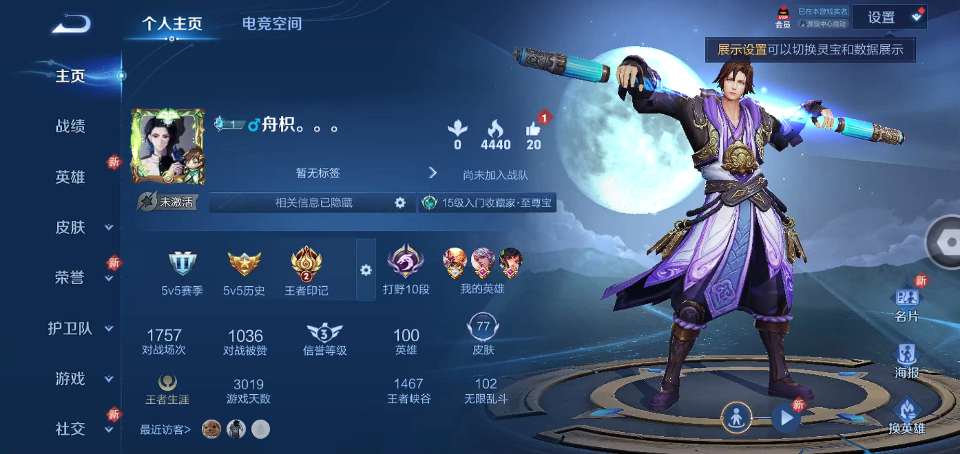960x454 pixels.
Task: Expand the 护卫队 sidebar entry
Action: [71, 328]
